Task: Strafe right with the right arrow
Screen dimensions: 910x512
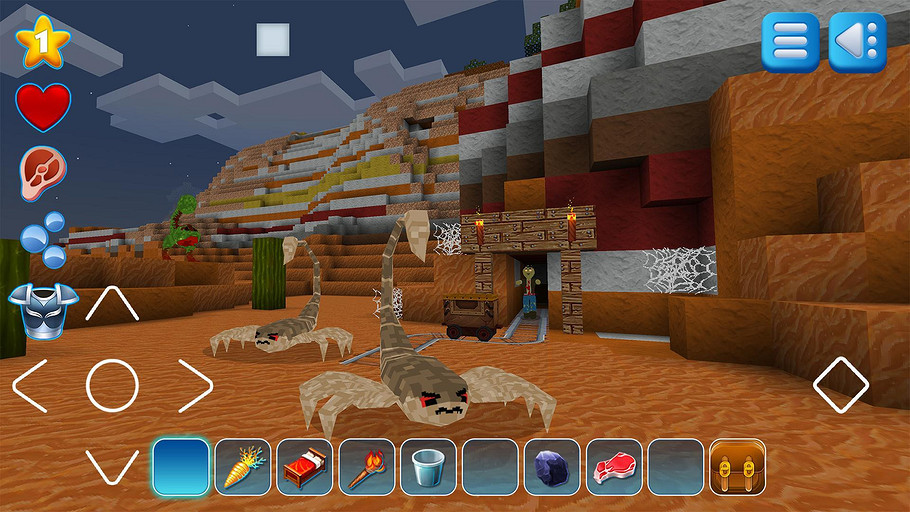Action: [194, 386]
